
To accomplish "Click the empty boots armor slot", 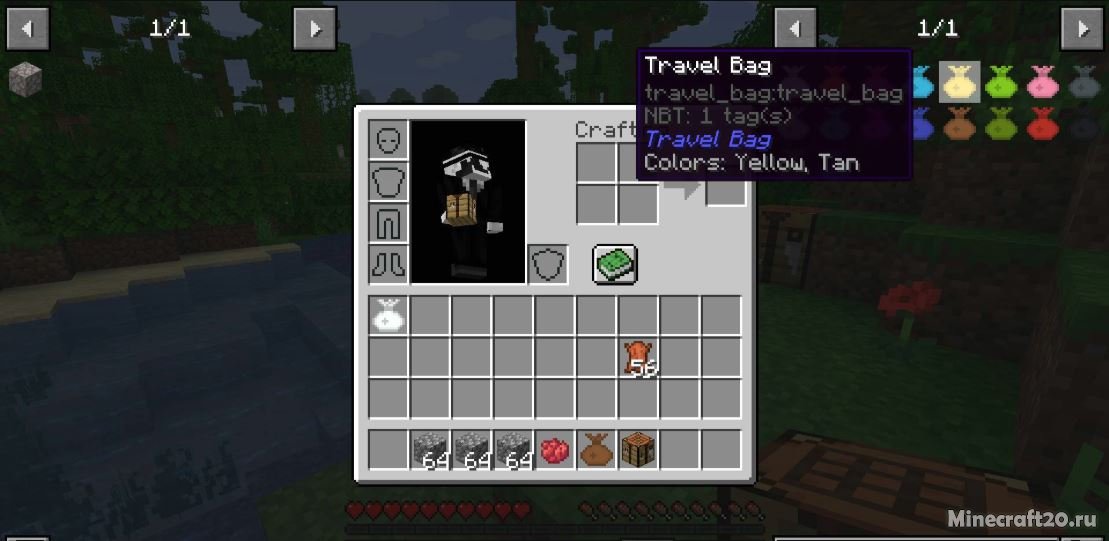I will [388, 265].
